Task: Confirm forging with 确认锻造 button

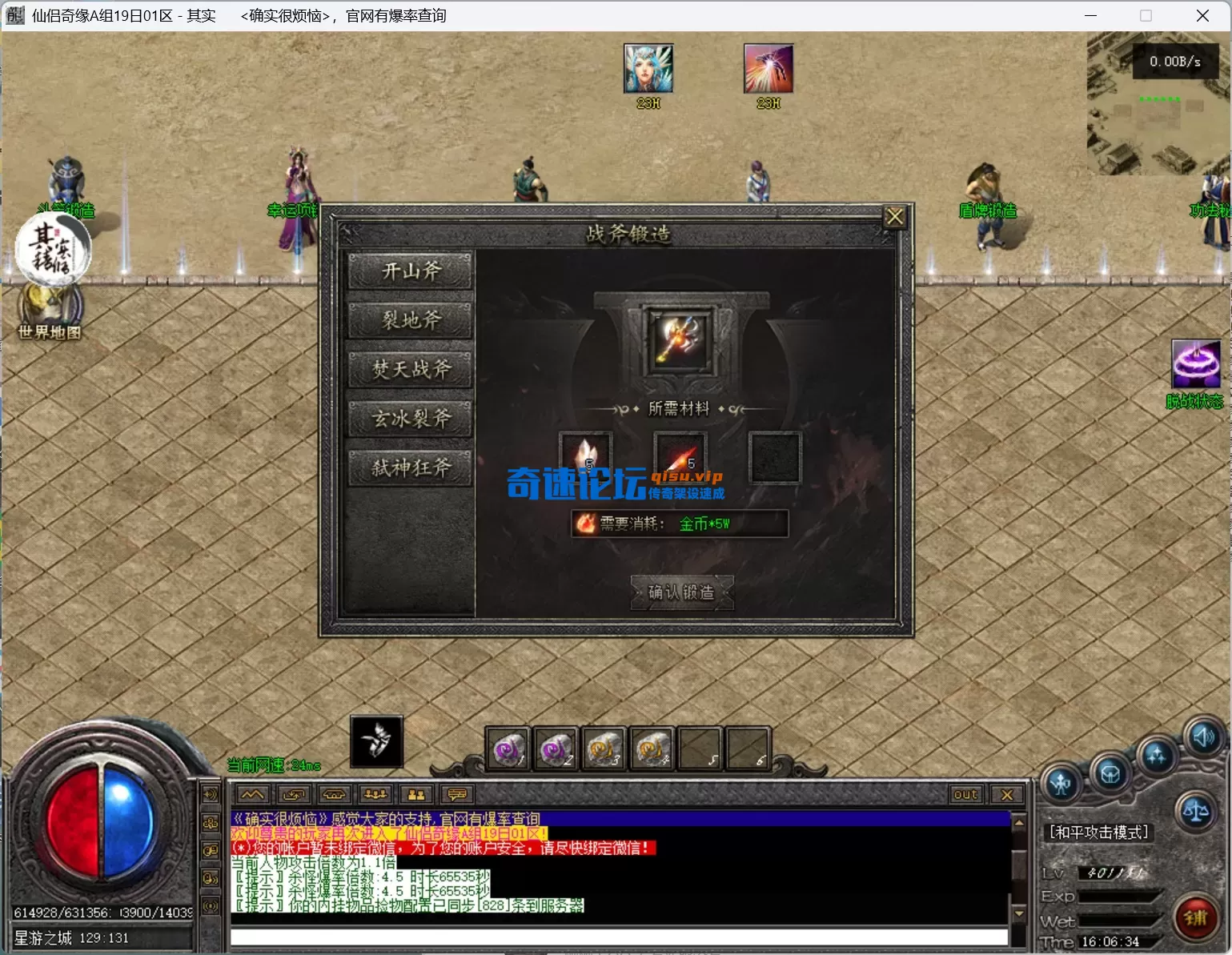Action: (681, 592)
